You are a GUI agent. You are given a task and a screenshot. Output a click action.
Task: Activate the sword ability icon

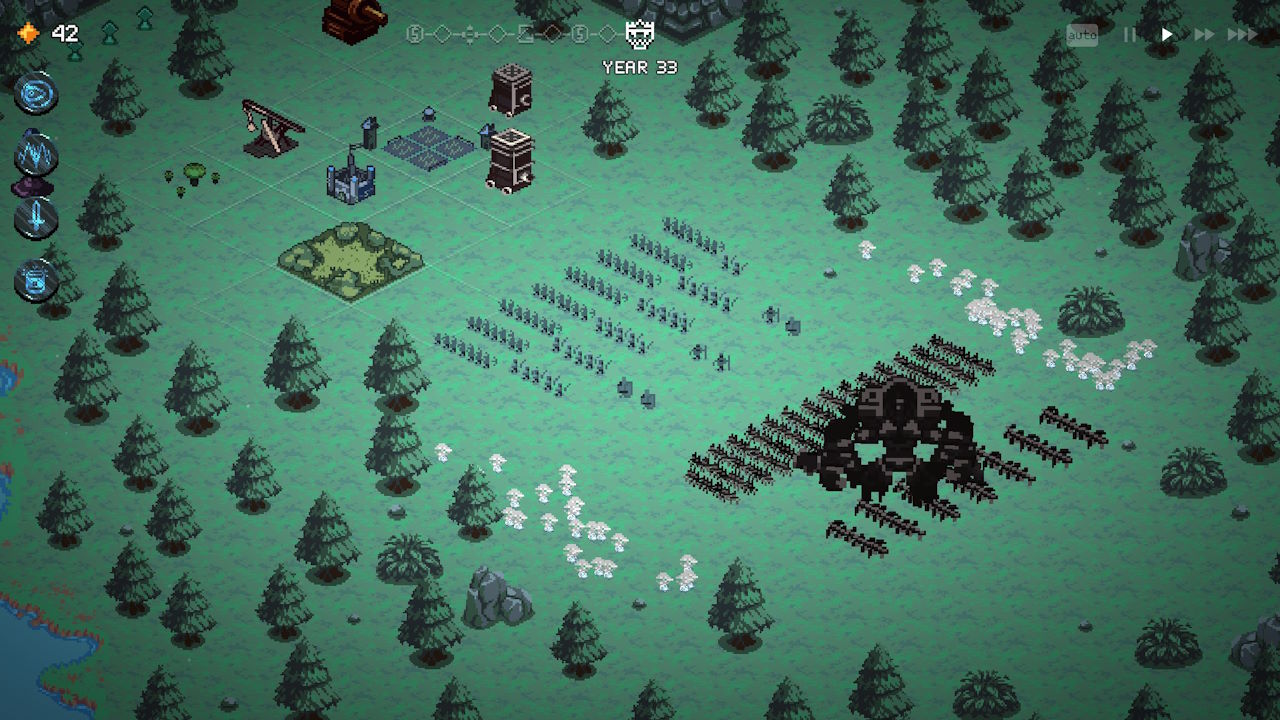point(36,216)
